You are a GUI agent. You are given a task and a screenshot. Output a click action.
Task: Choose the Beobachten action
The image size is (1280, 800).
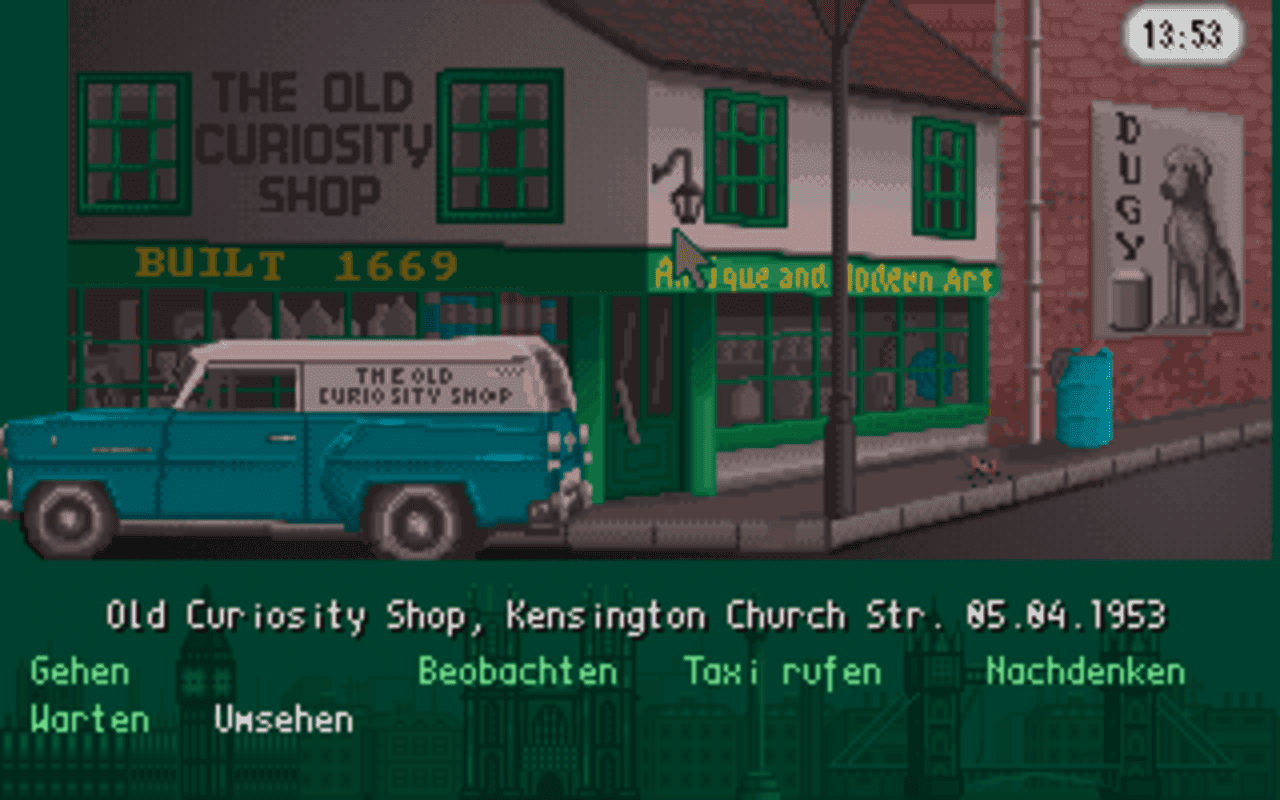[x=517, y=671]
